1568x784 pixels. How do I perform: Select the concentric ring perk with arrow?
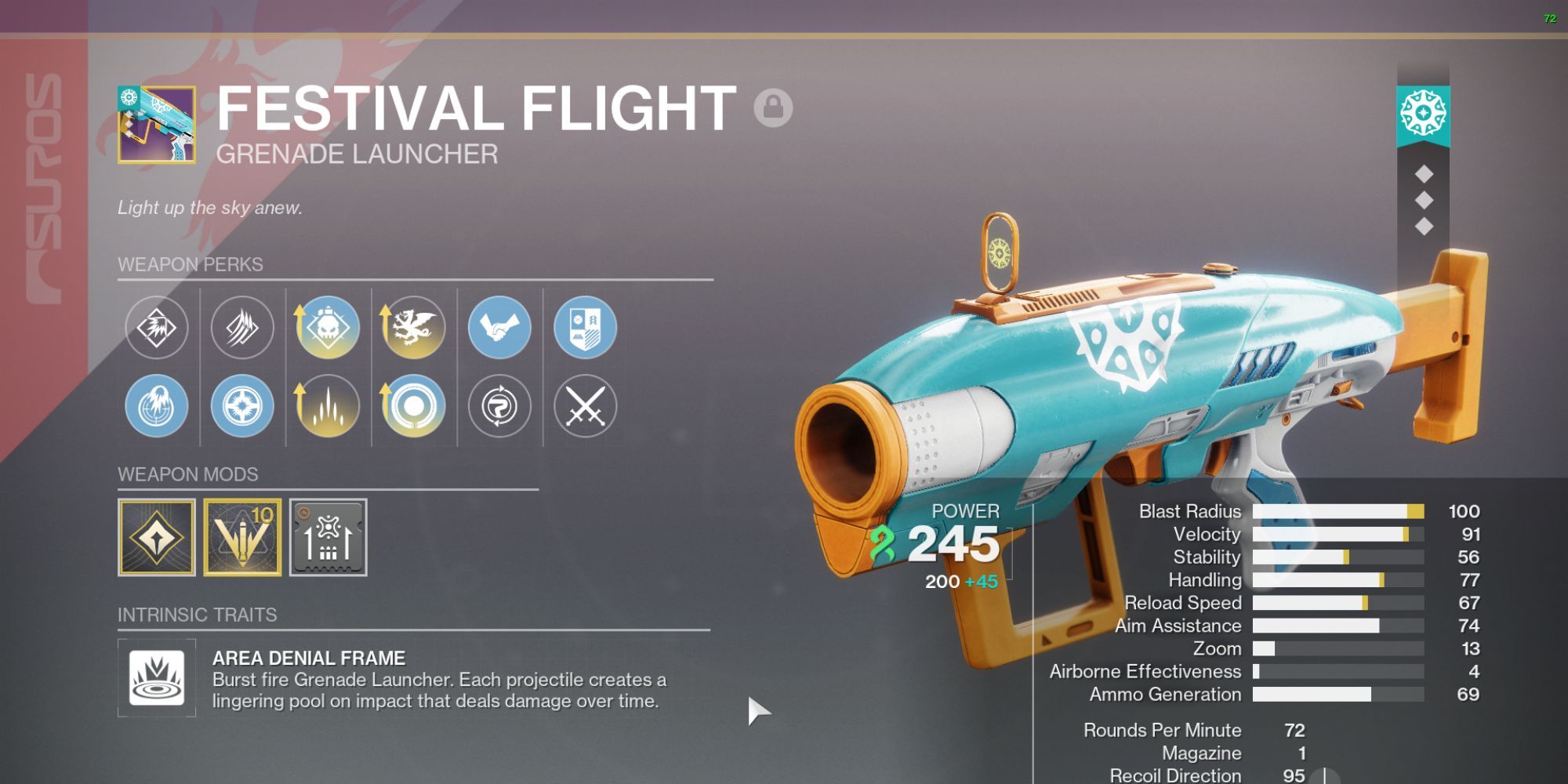pos(413,406)
